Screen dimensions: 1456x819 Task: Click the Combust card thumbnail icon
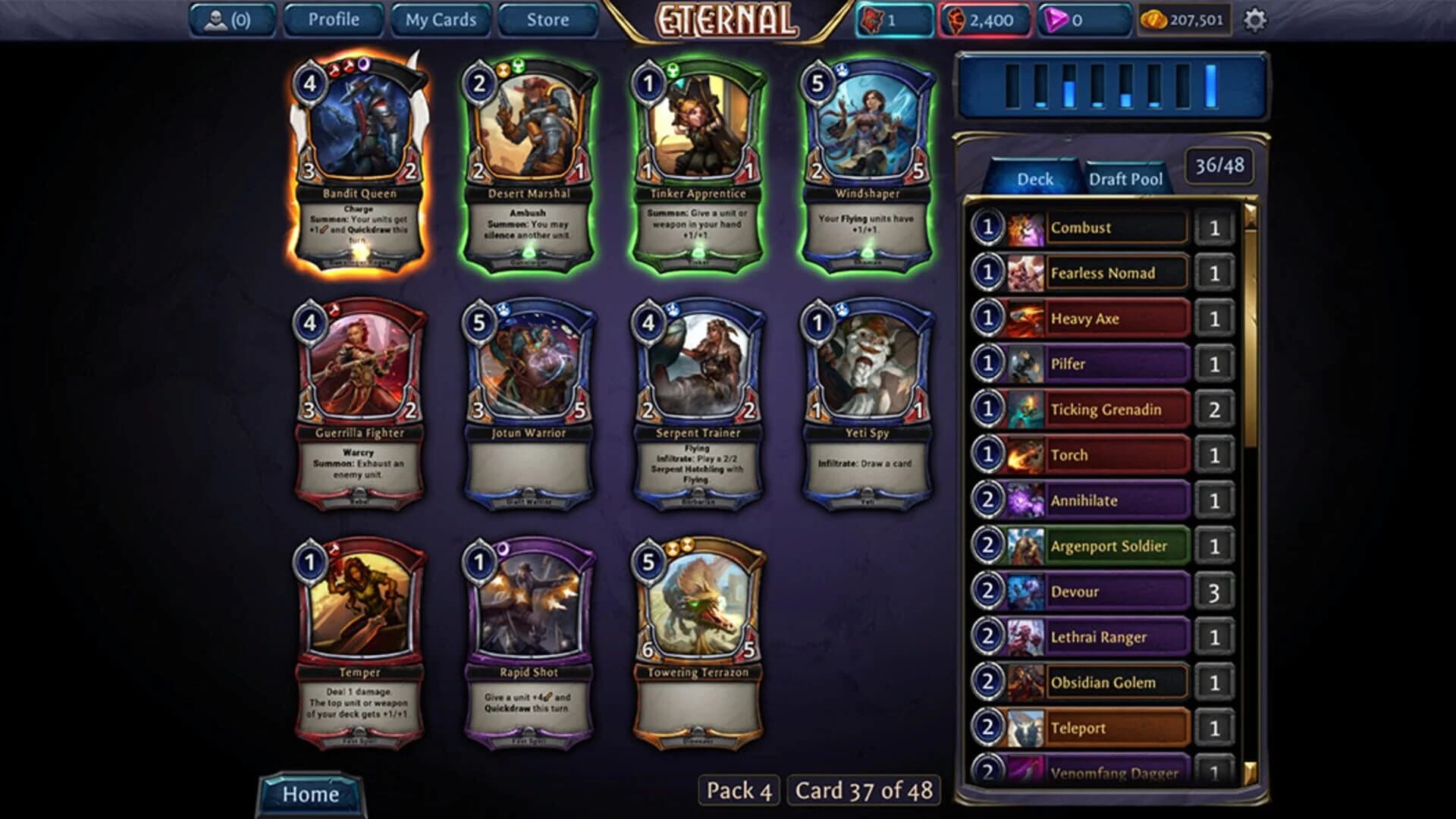(1023, 227)
